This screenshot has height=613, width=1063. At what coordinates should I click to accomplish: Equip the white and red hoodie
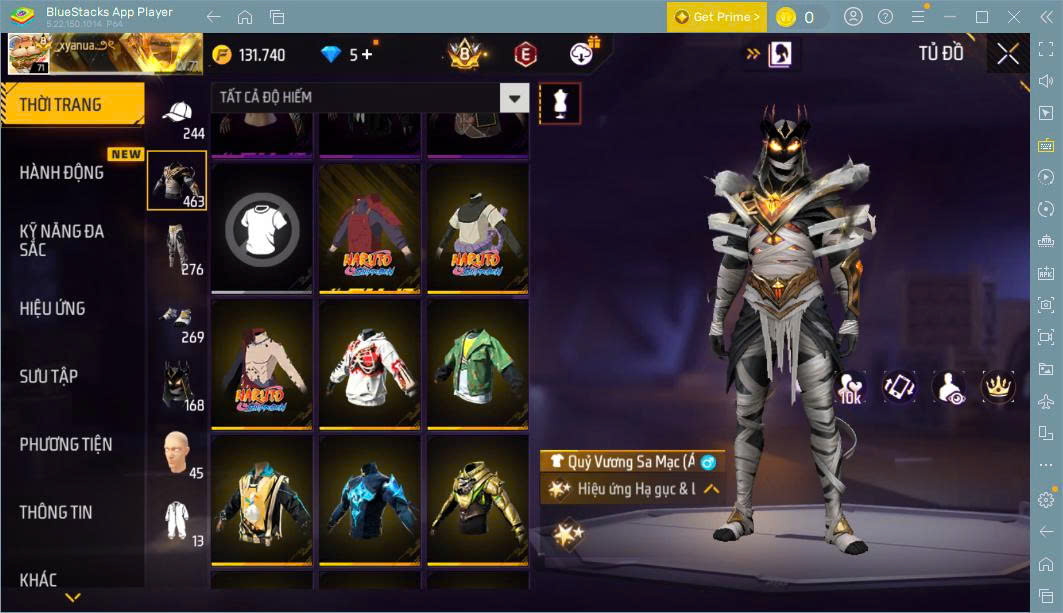point(369,362)
